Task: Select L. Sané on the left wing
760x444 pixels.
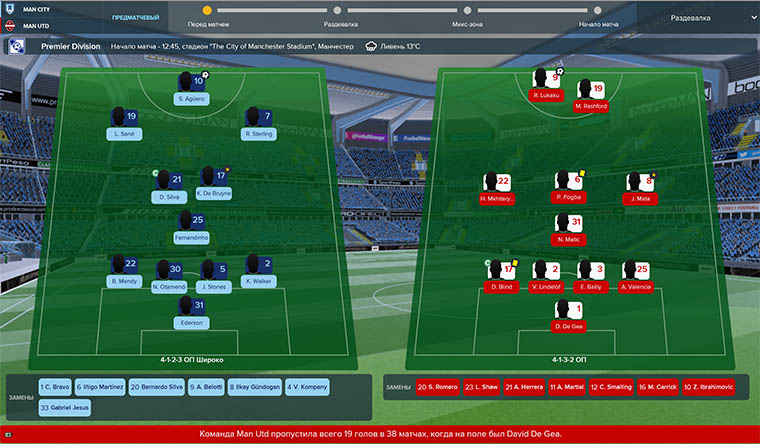Action: click(125, 122)
